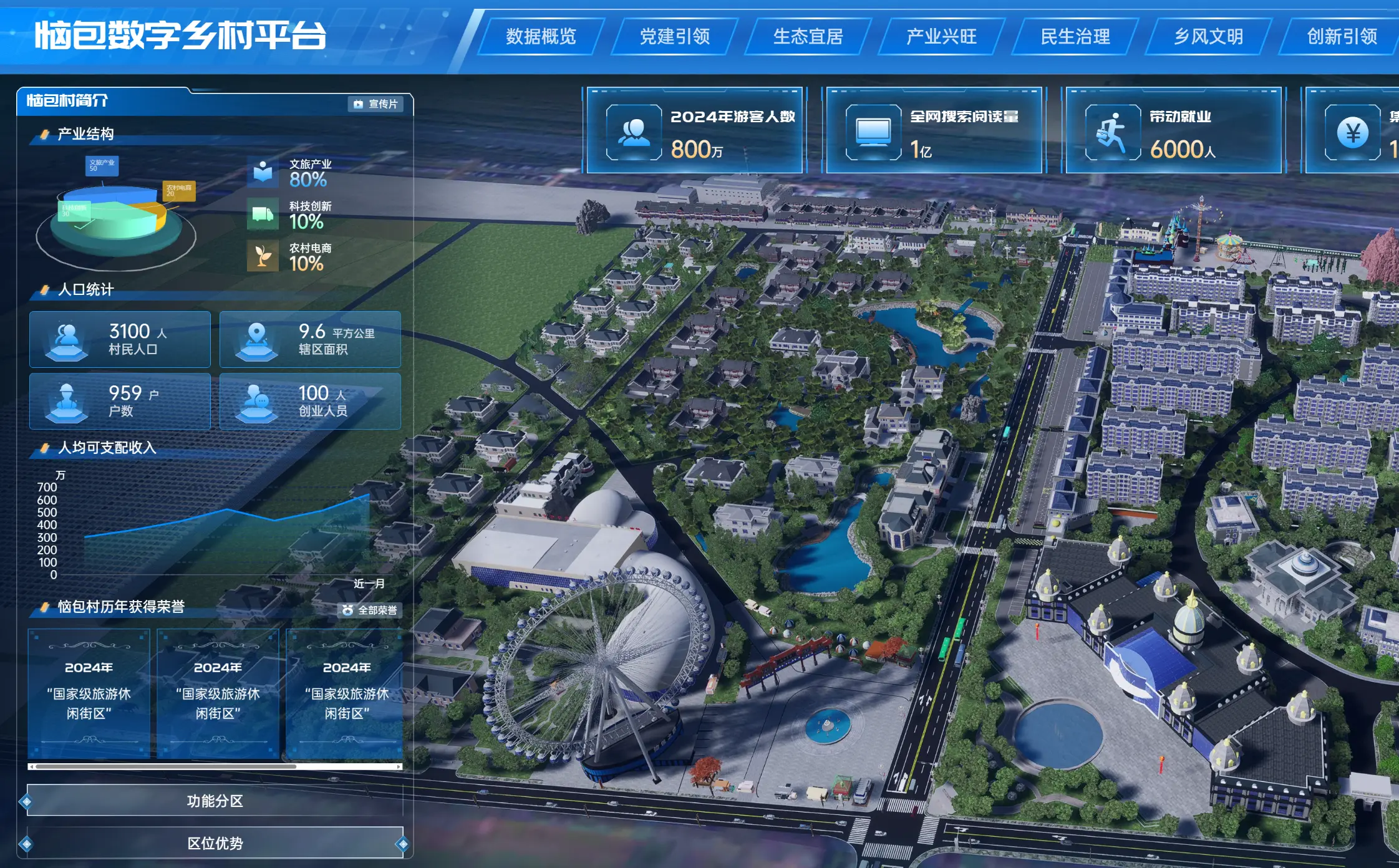The height and width of the screenshot is (868, 1399).
Task: Select the 全网搜索阅读量 stat card
Action: 934,131
